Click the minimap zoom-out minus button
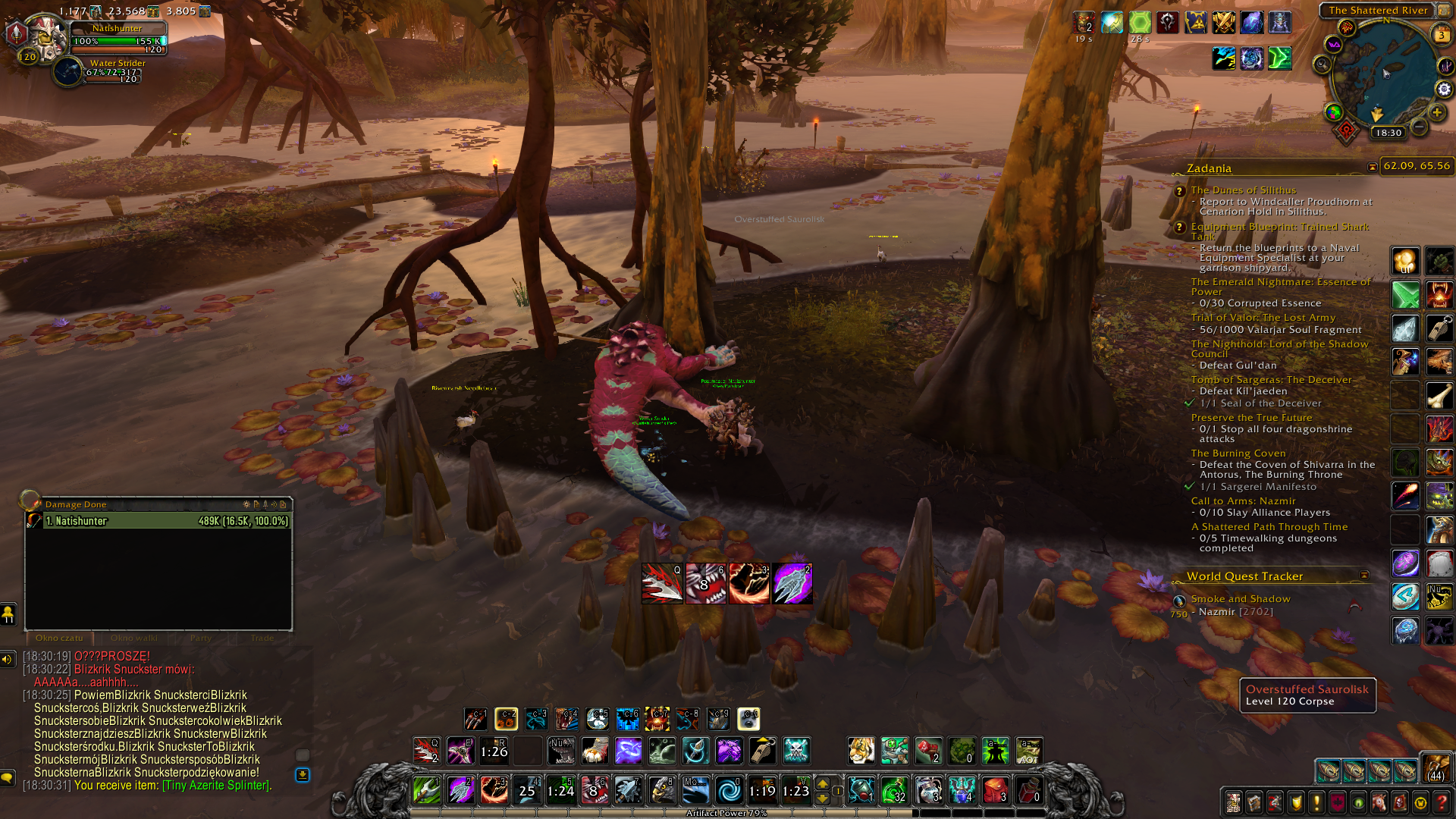1456x819 pixels. [1419, 127]
